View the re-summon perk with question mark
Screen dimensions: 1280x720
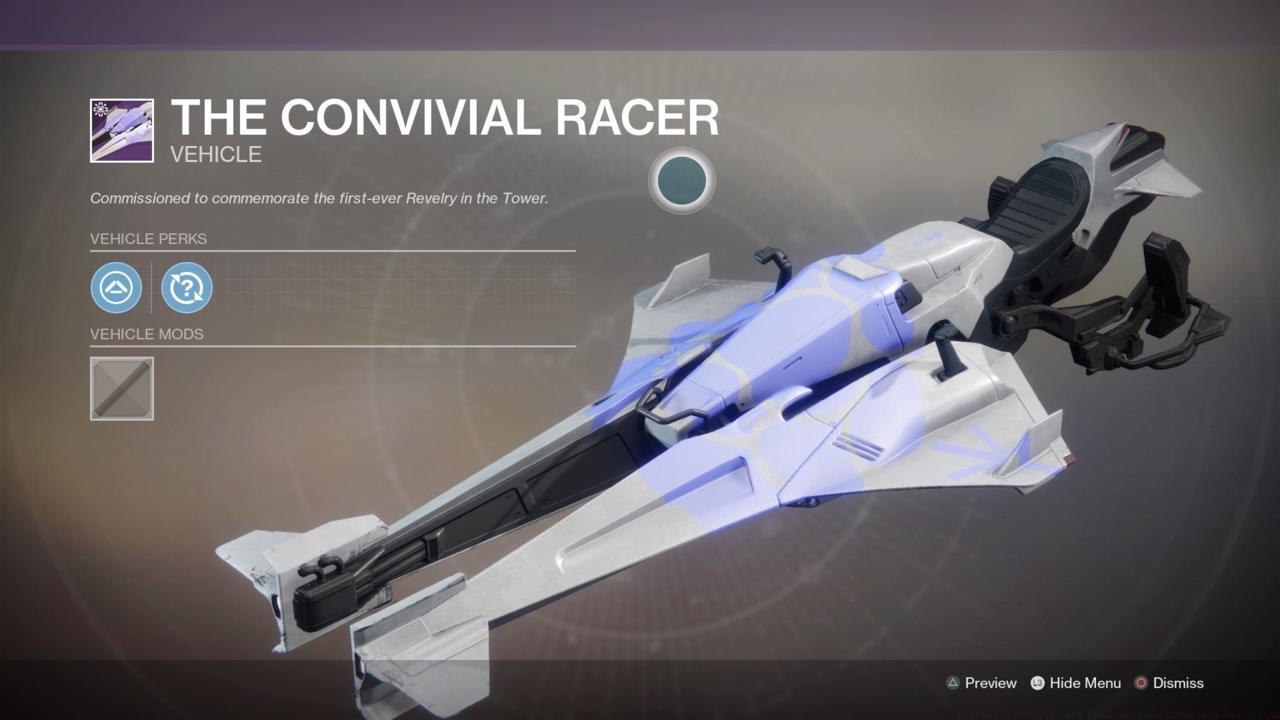[186, 288]
